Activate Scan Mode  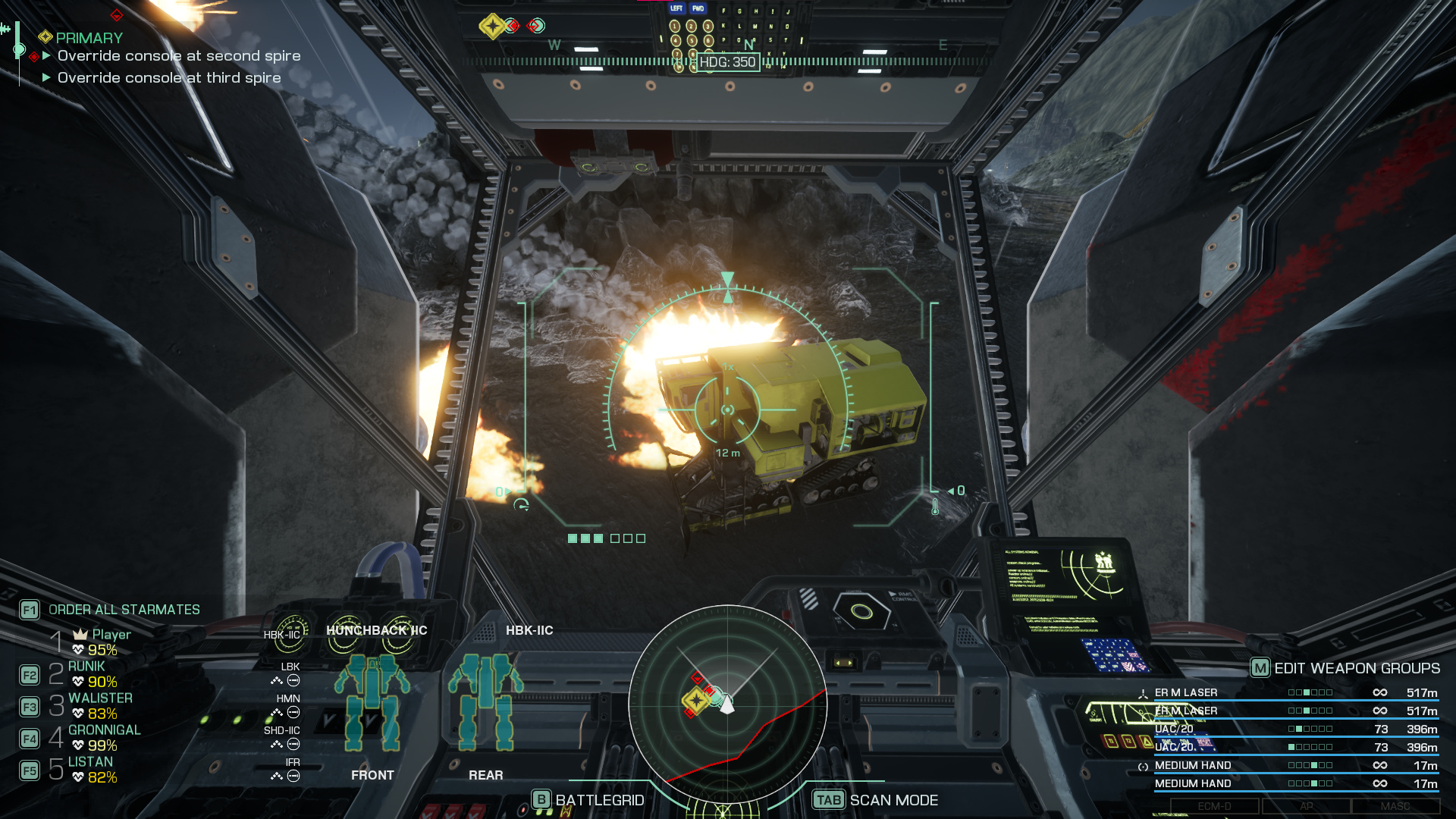(x=893, y=800)
